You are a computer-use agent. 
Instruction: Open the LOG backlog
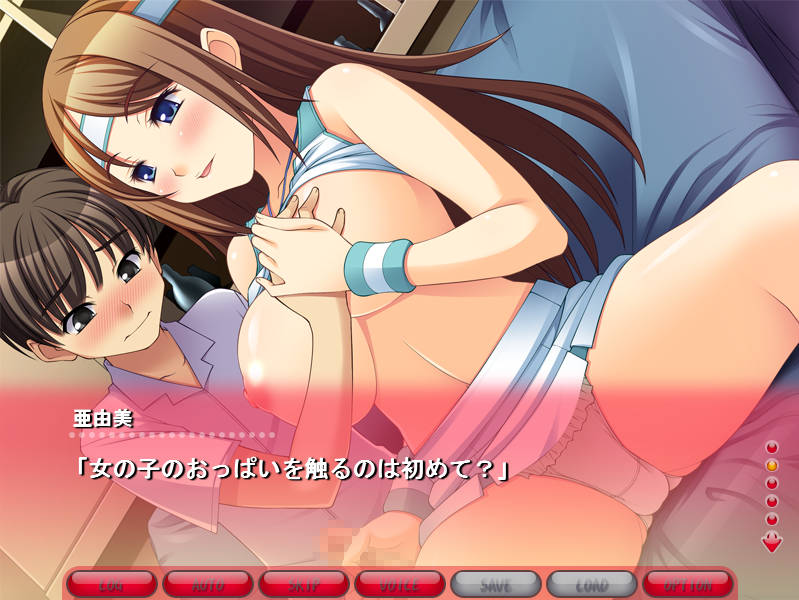tap(112, 583)
